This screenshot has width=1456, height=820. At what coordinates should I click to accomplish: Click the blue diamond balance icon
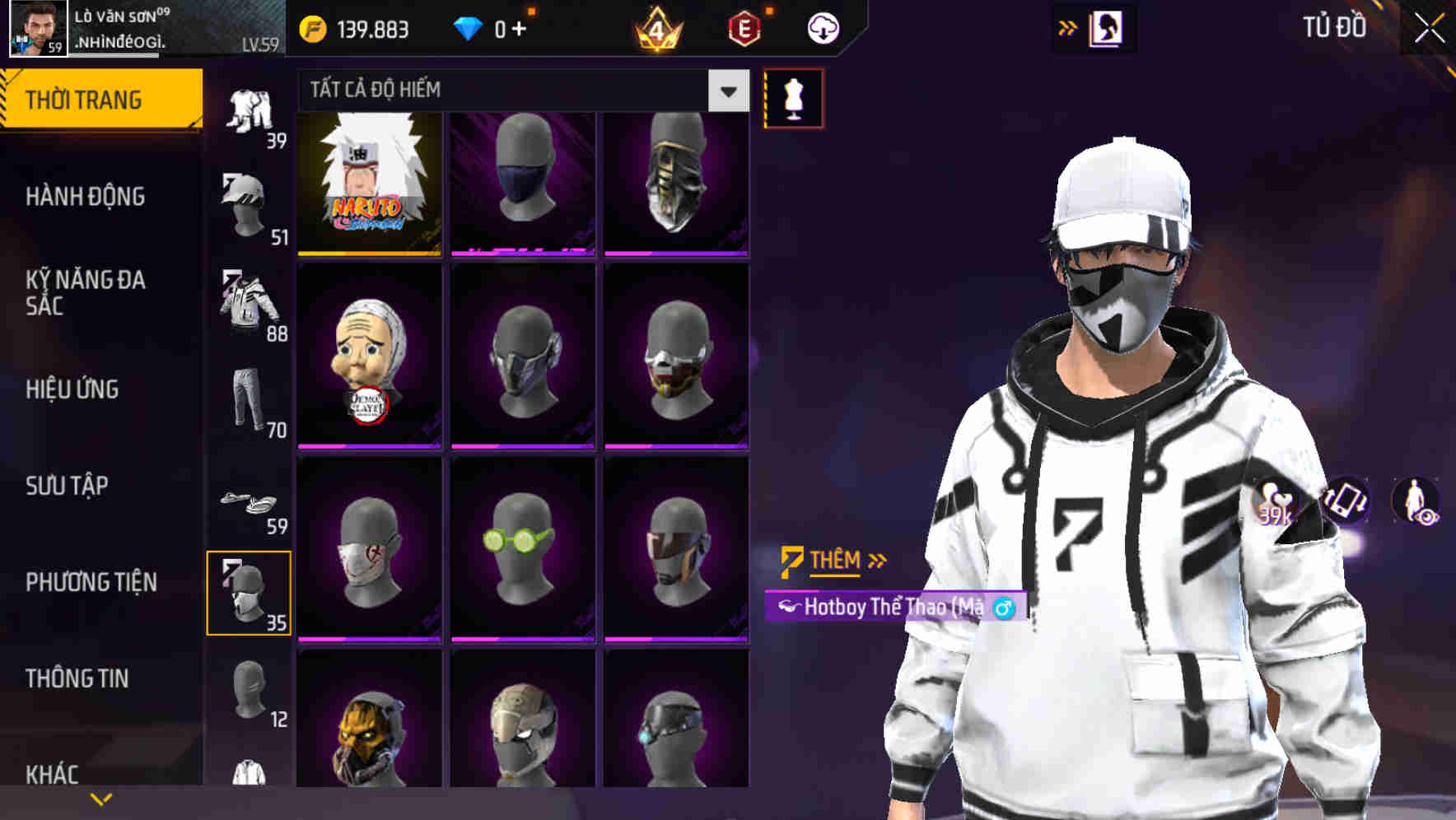(x=467, y=27)
